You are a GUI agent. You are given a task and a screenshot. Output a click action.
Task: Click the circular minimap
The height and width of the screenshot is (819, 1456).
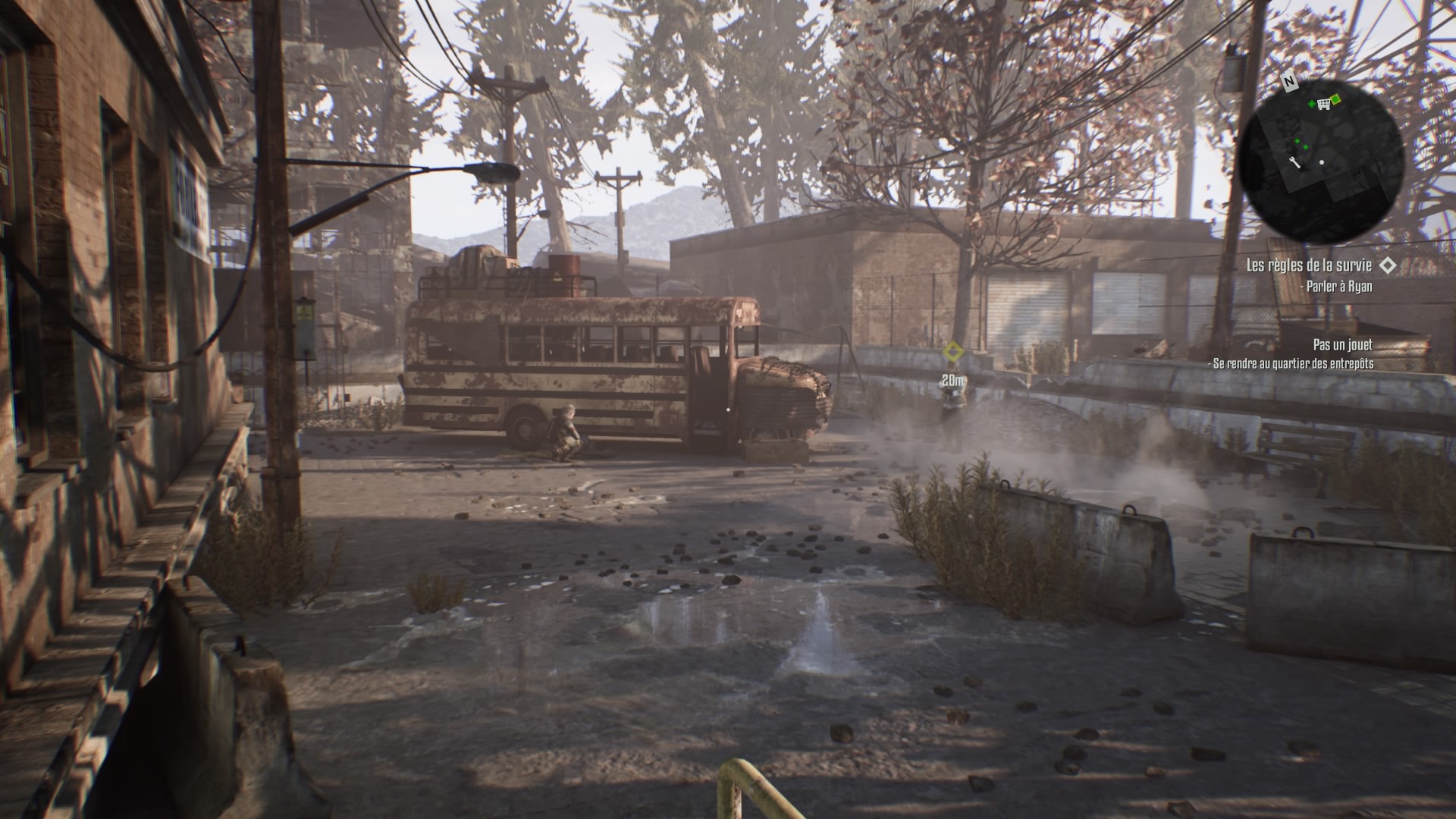pyautogui.click(x=1321, y=162)
